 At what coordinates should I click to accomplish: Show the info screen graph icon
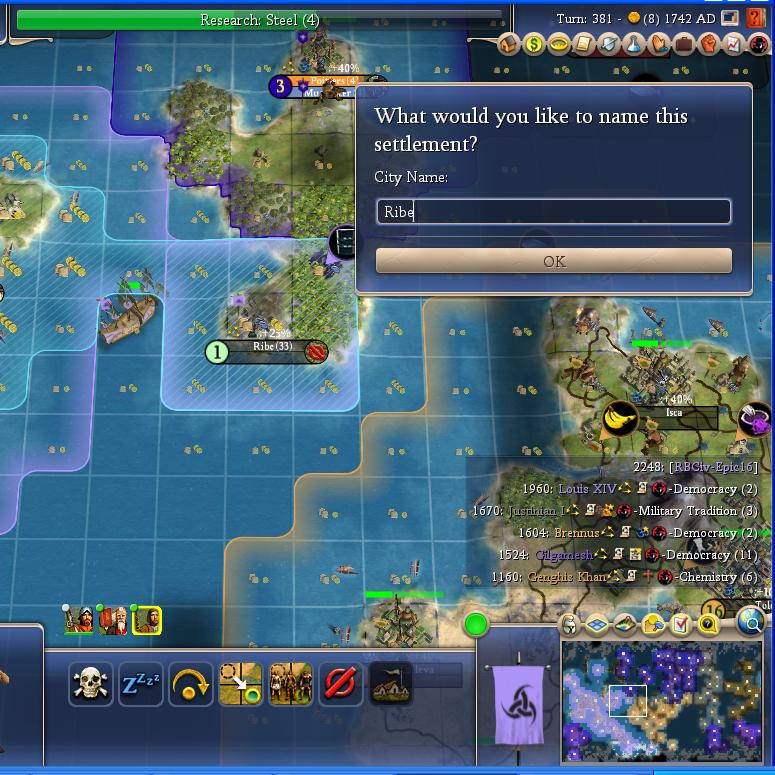coord(734,45)
